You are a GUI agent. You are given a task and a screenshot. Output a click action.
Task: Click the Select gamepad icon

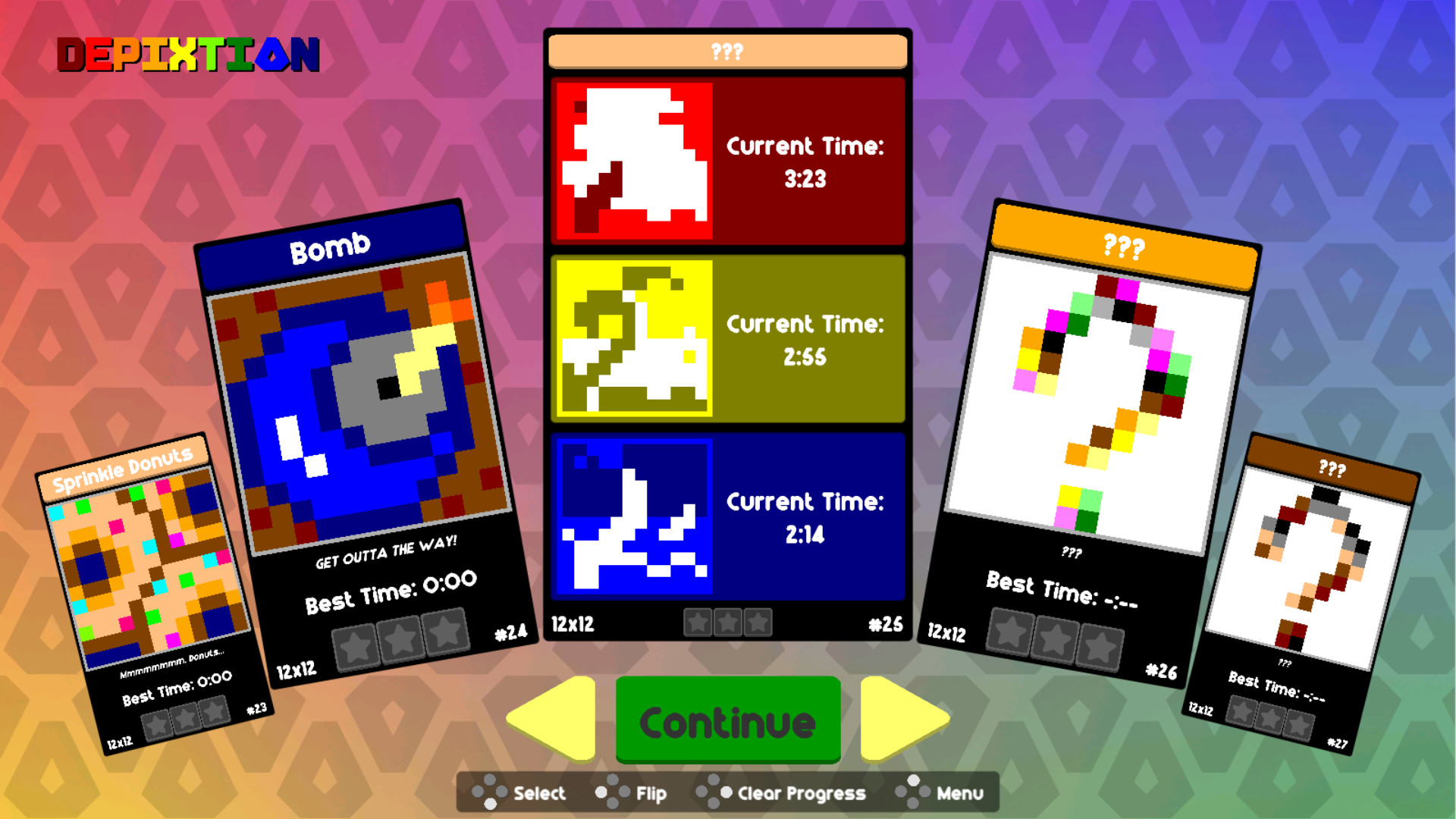point(490,793)
